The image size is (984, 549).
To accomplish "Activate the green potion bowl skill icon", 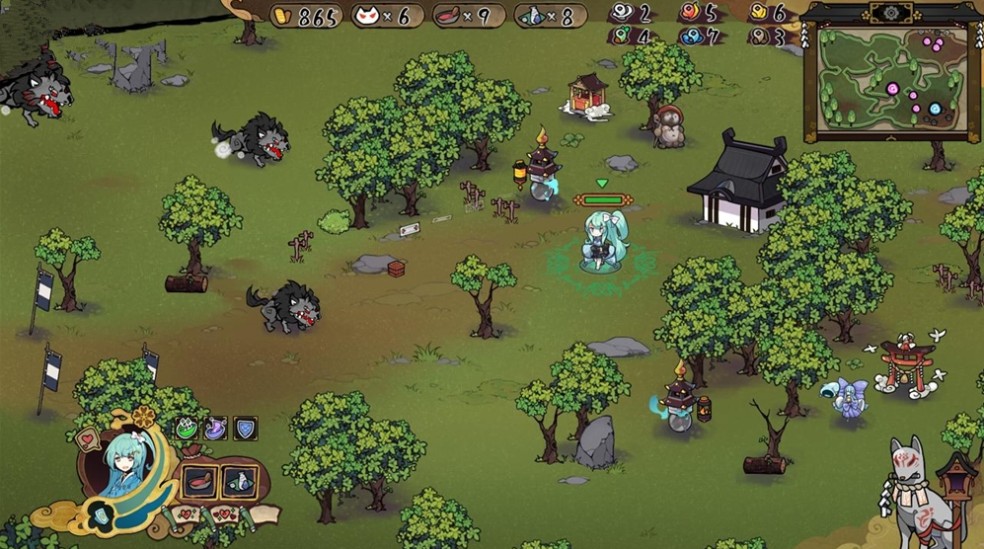I will coord(187,429).
